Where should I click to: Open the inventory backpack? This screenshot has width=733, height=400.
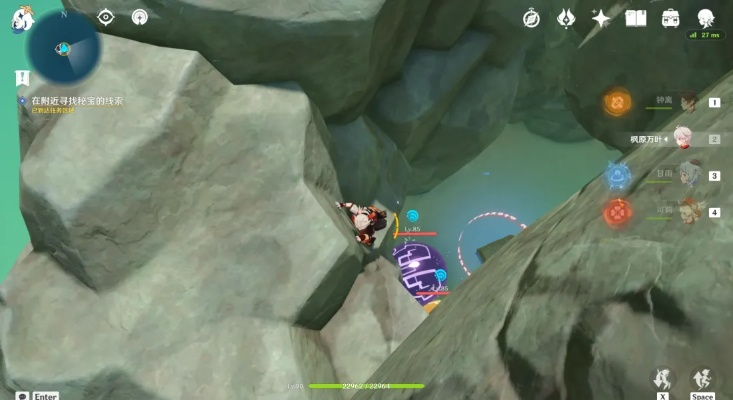coord(671,18)
